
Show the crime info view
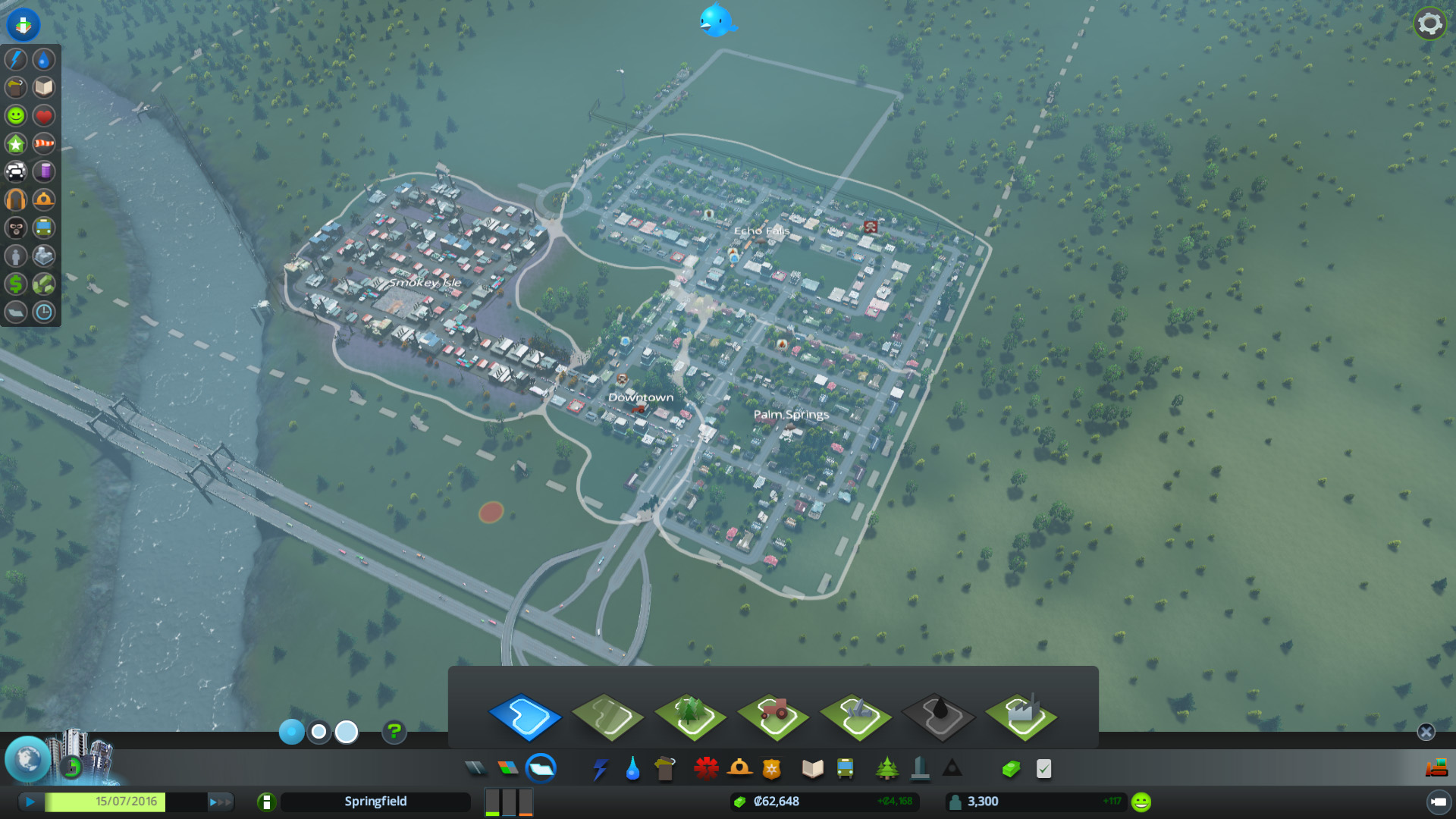(x=16, y=227)
